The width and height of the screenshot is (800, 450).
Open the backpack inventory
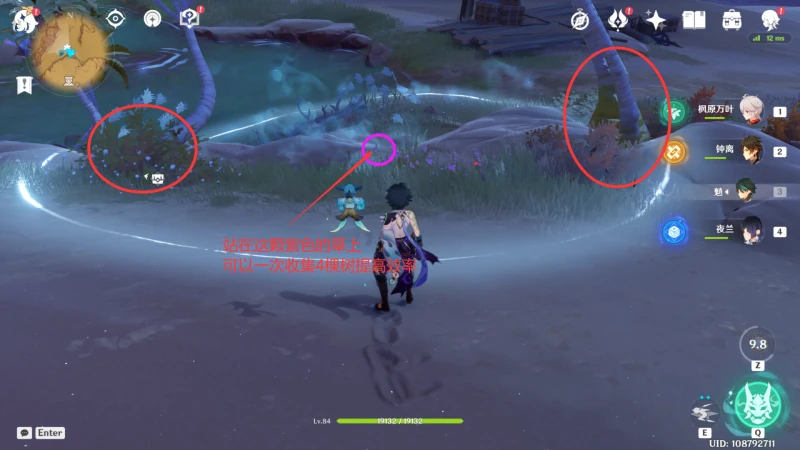(x=732, y=20)
